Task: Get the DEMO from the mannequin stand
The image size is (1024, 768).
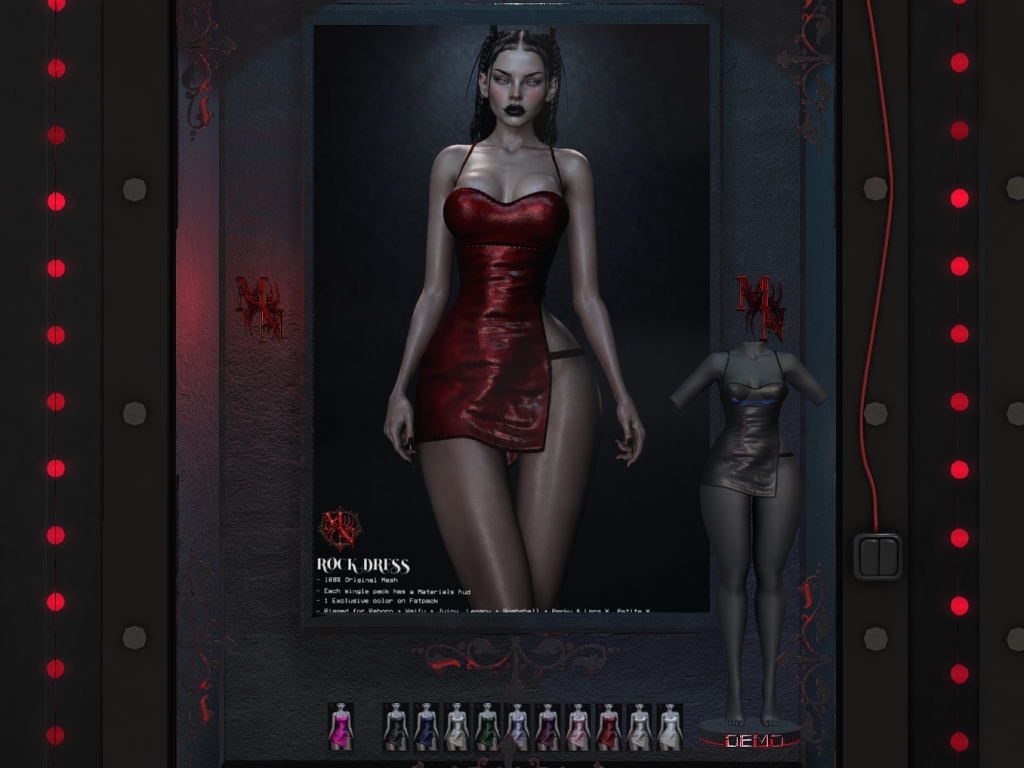Action: [748, 741]
